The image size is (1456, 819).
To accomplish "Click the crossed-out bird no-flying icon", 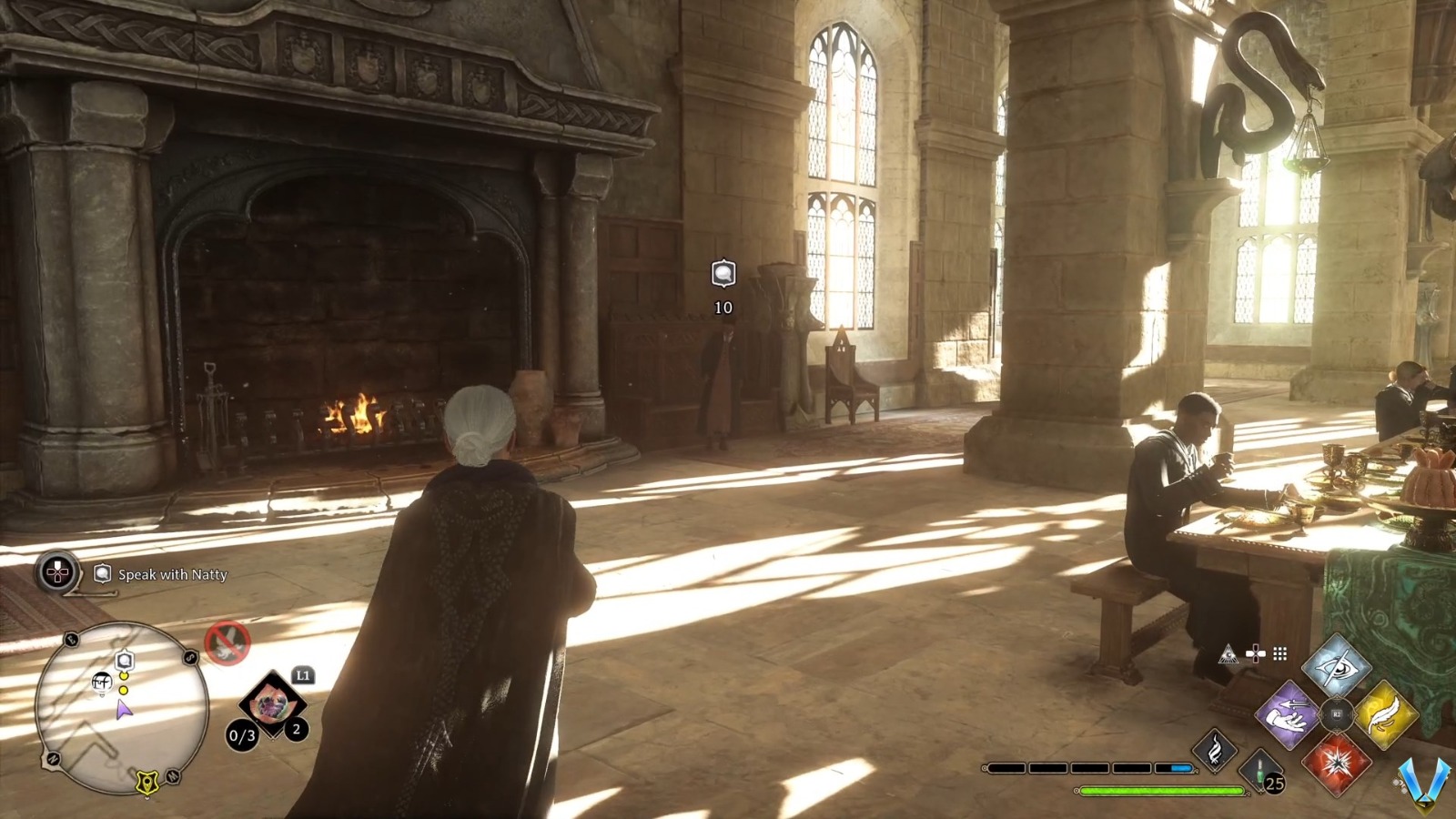I will coord(227,643).
